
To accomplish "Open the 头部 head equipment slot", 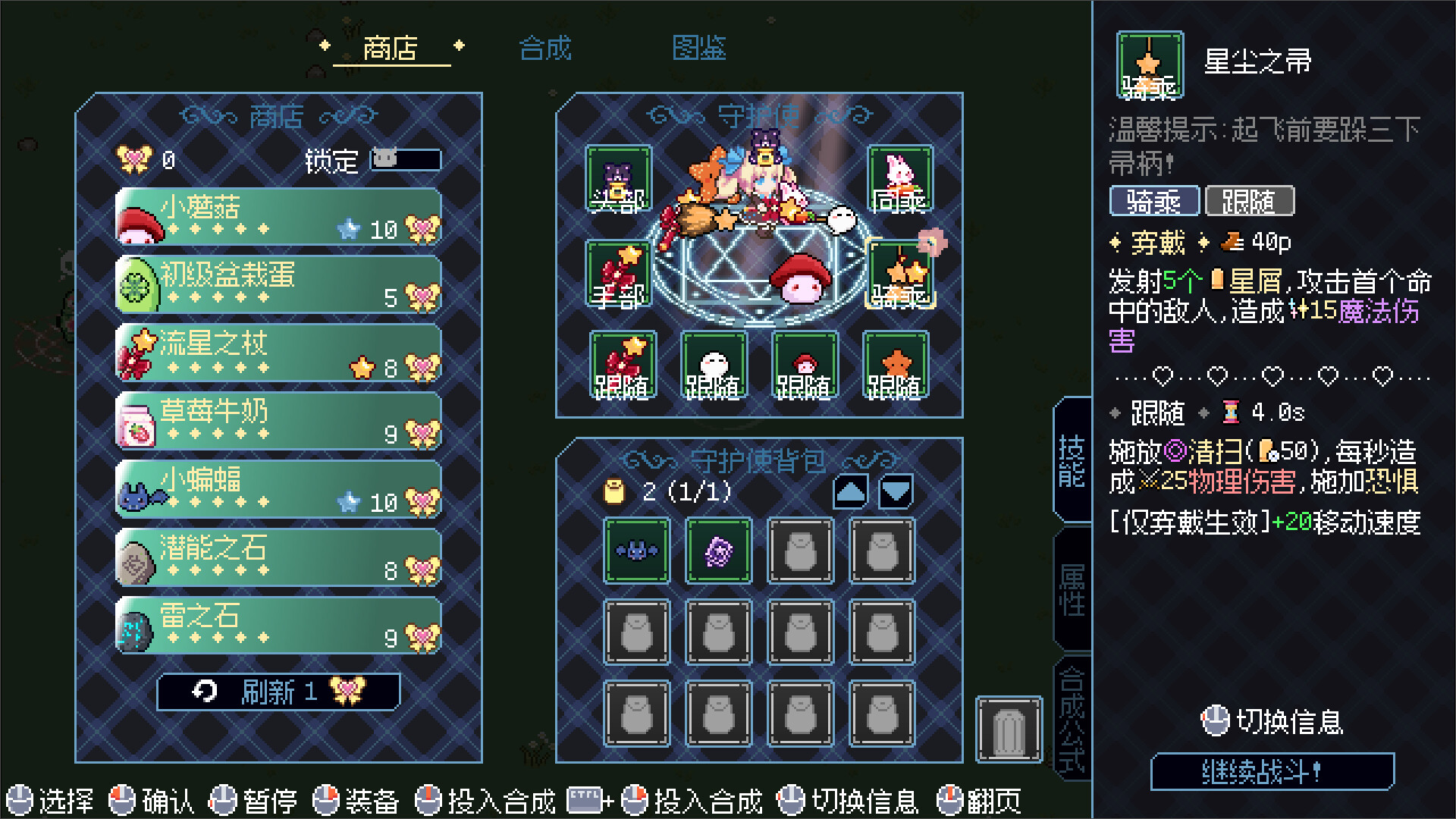I will 618,178.
